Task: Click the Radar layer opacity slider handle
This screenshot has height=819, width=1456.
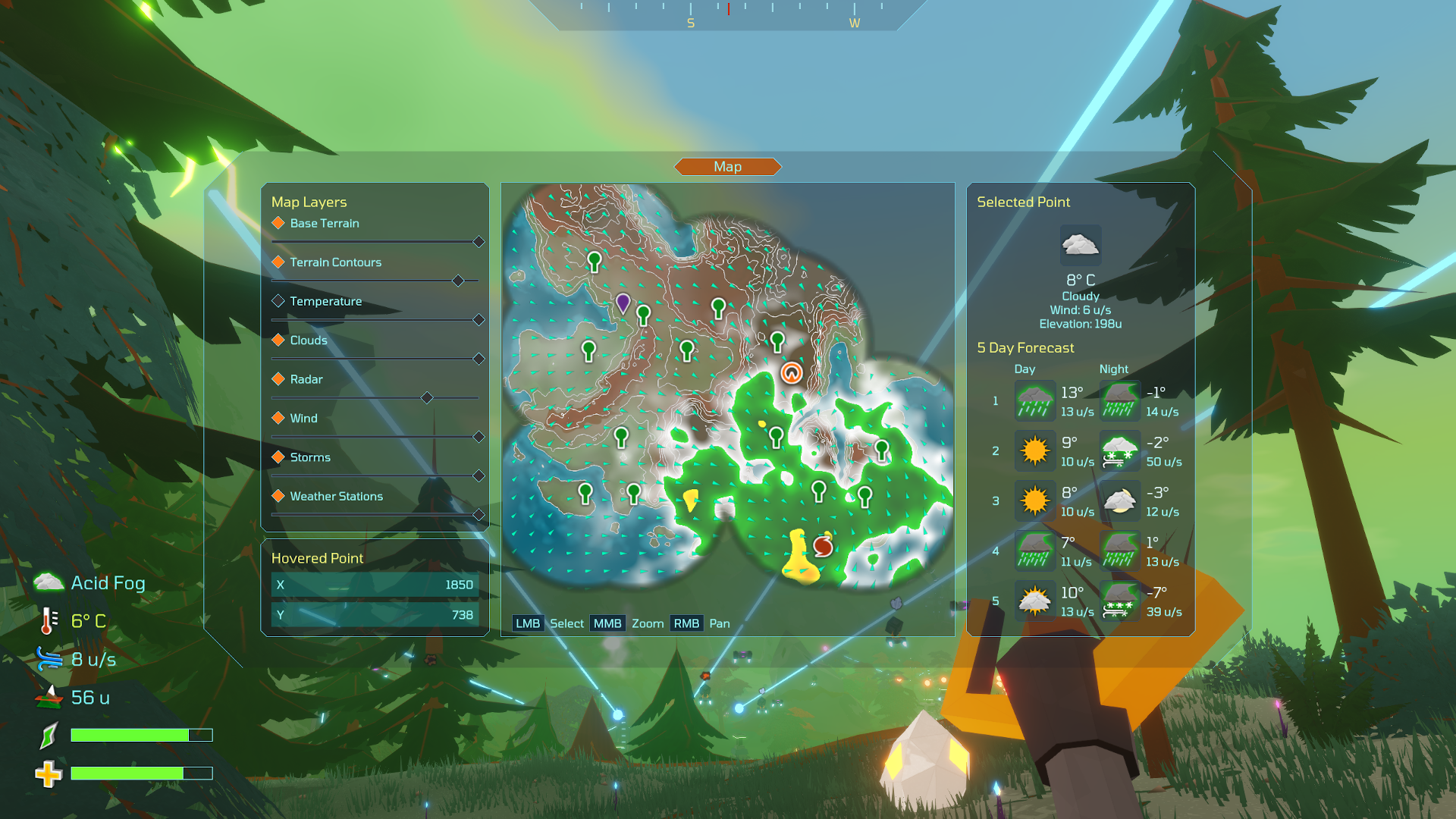Action: (x=426, y=397)
